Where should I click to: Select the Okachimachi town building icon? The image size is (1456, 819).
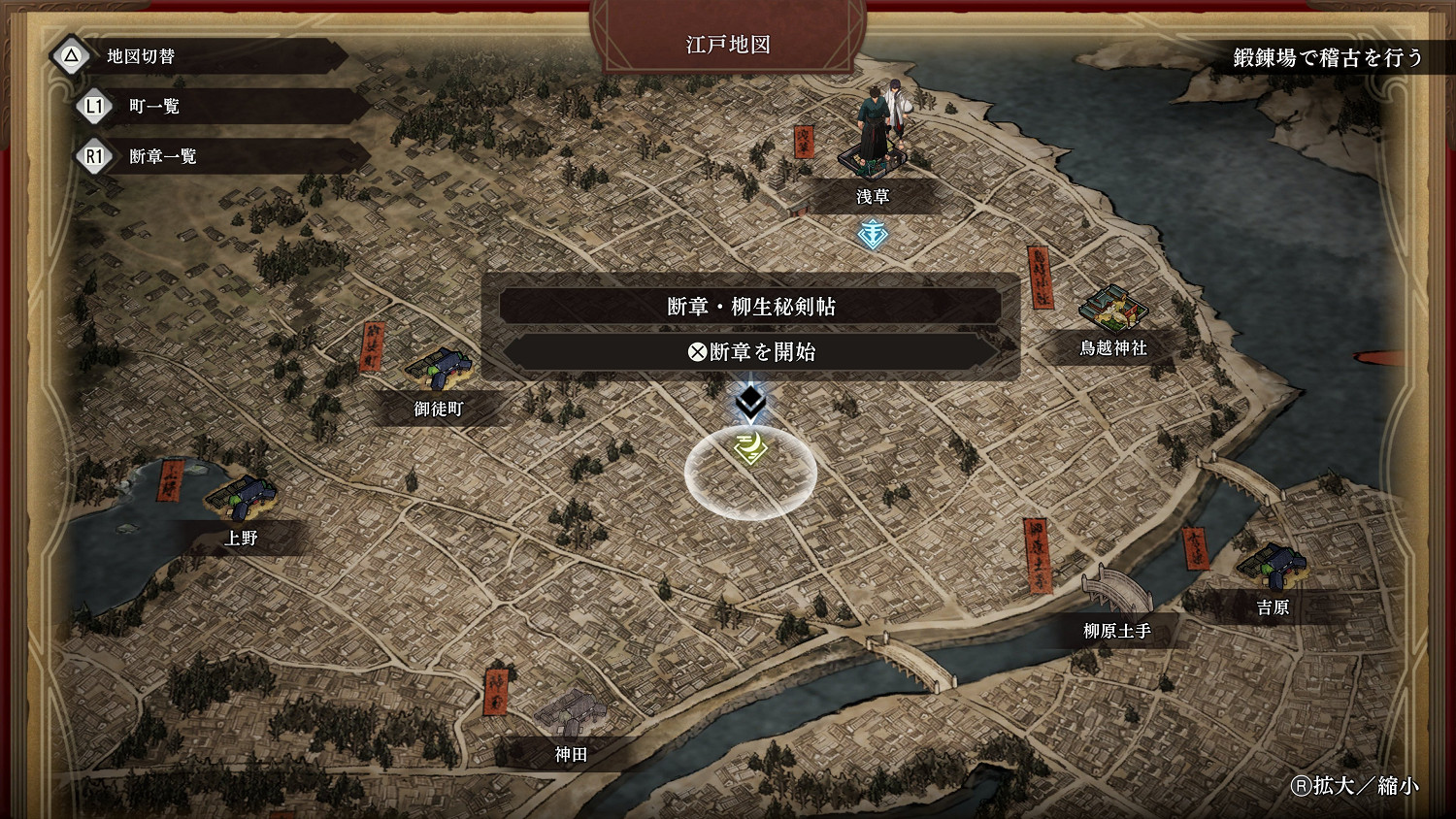click(x=442, y=369)
